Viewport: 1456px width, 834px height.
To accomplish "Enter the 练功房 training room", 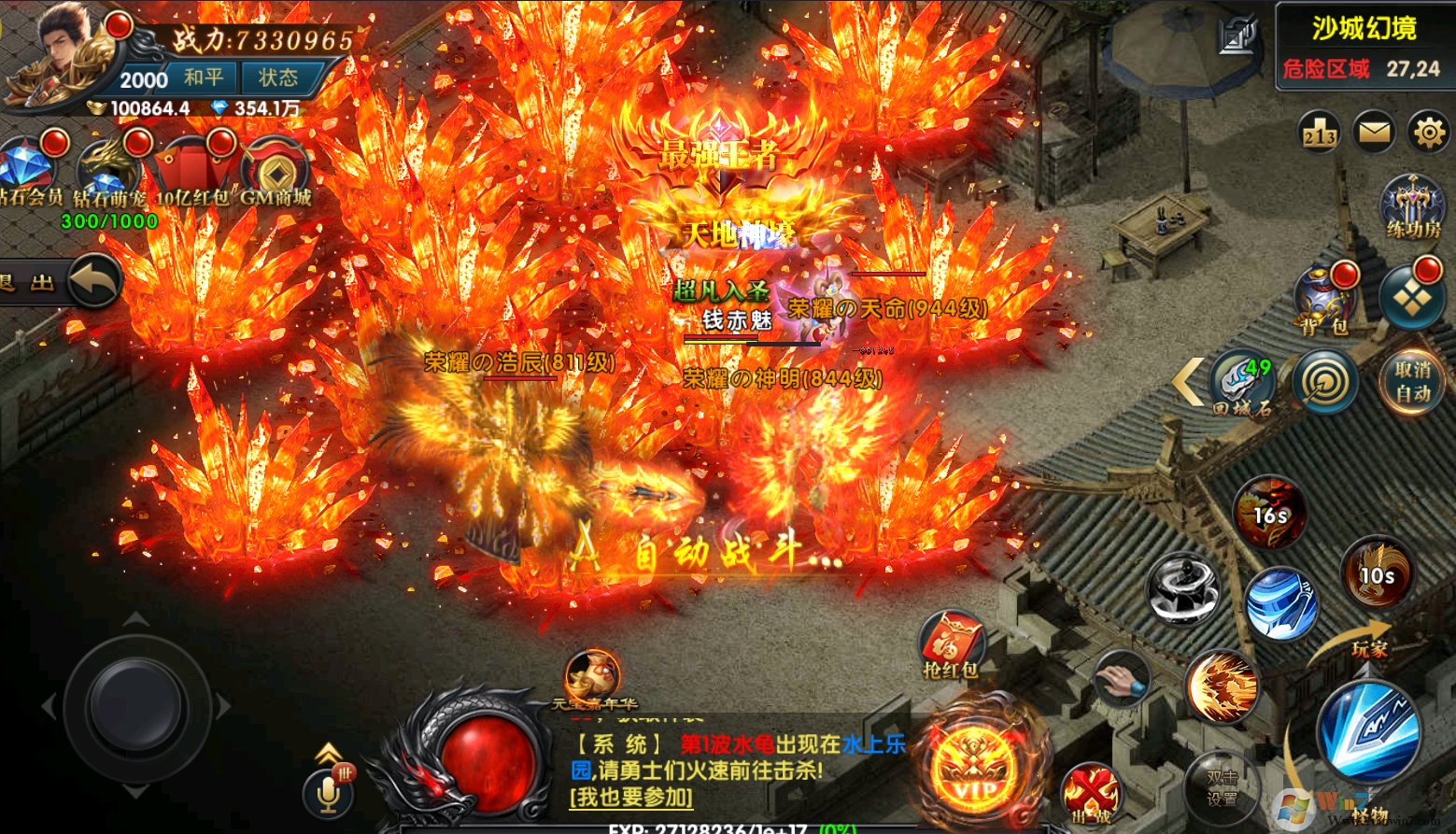I will [x=1412, y=205].
